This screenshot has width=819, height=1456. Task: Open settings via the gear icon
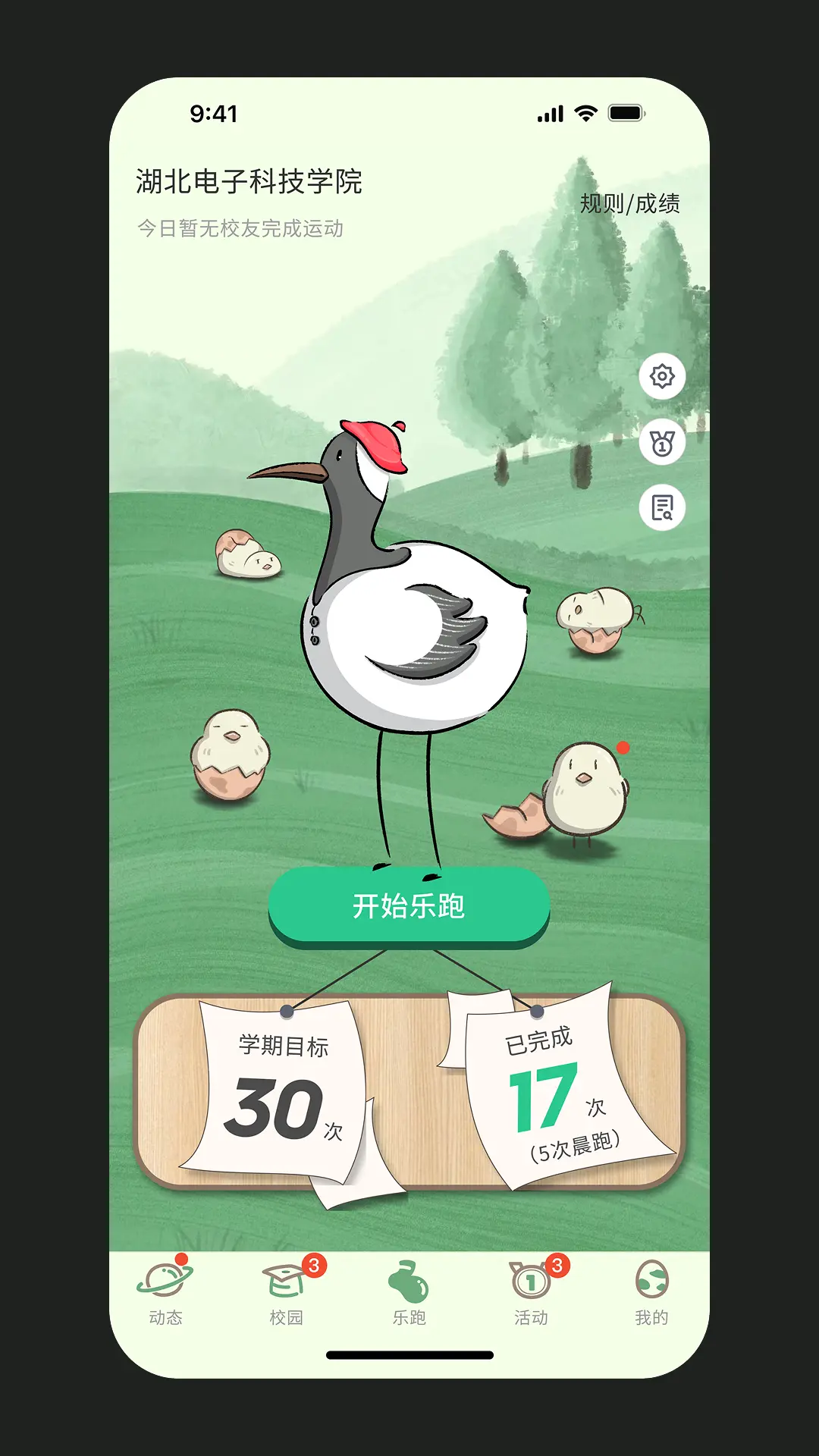point(662,376)
